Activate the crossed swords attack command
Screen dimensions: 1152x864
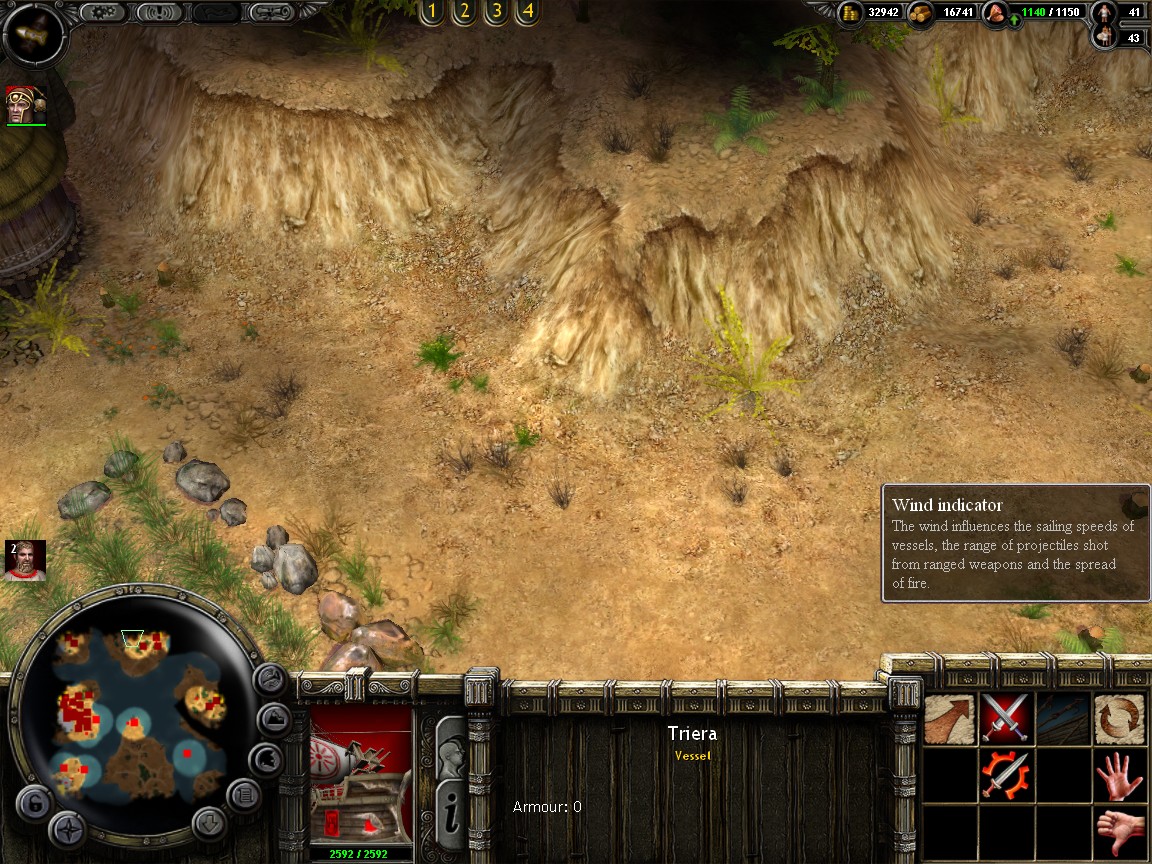click(x=1005, y=719)
